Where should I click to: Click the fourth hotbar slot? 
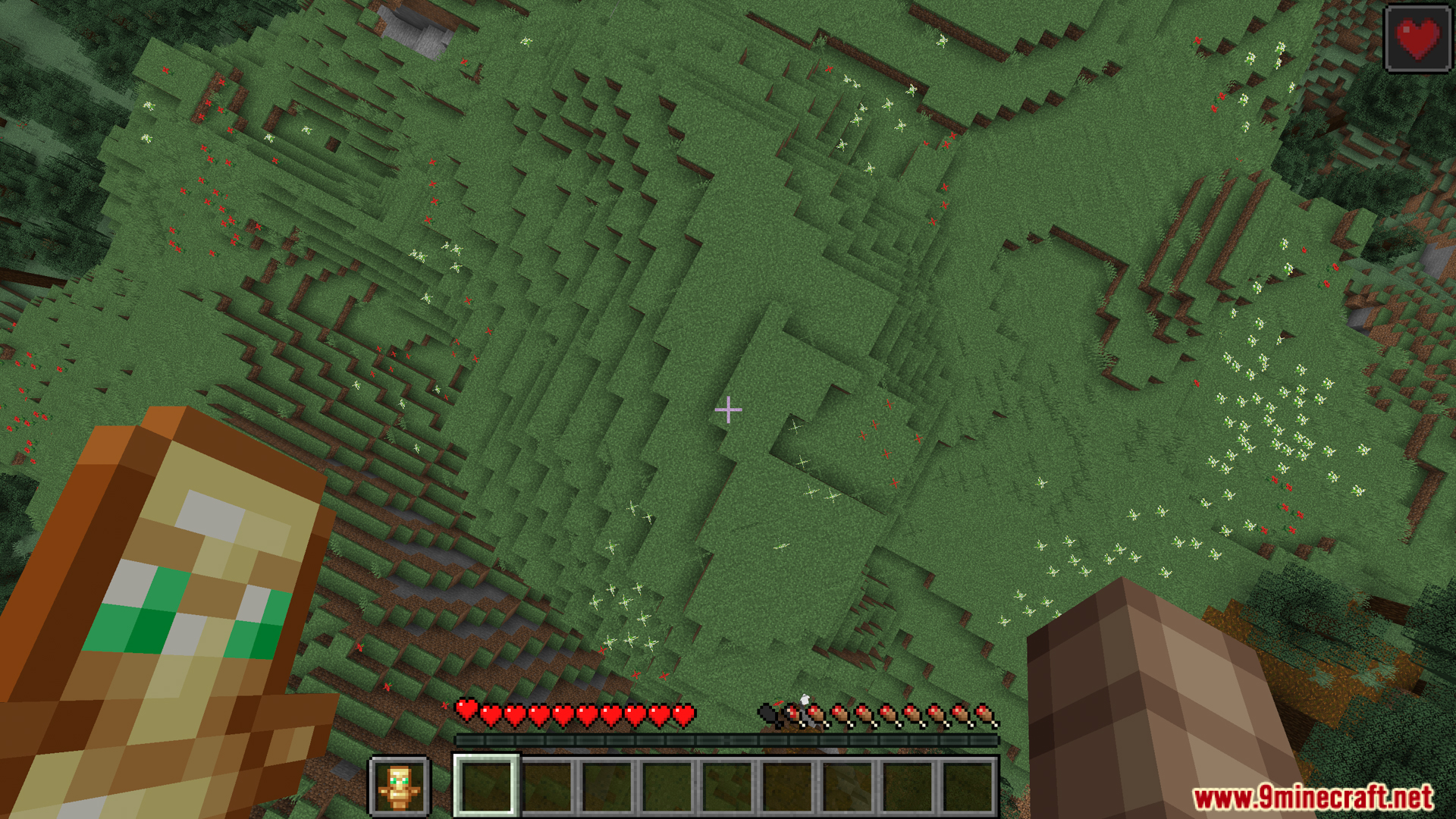click(x=667, y=789)
